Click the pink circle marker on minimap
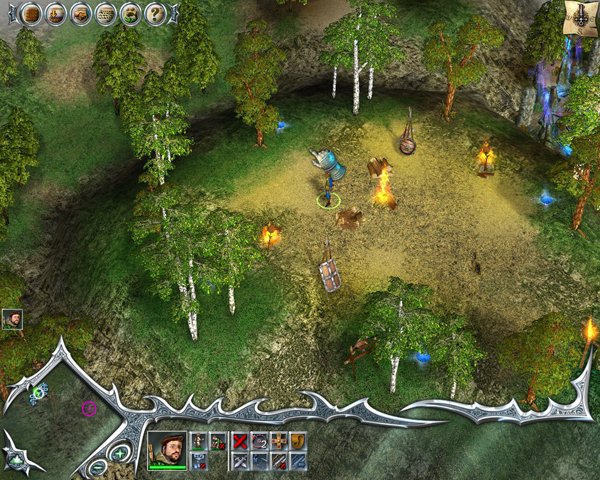The width and height of the screenshot is (600, 480). point(89,407)
